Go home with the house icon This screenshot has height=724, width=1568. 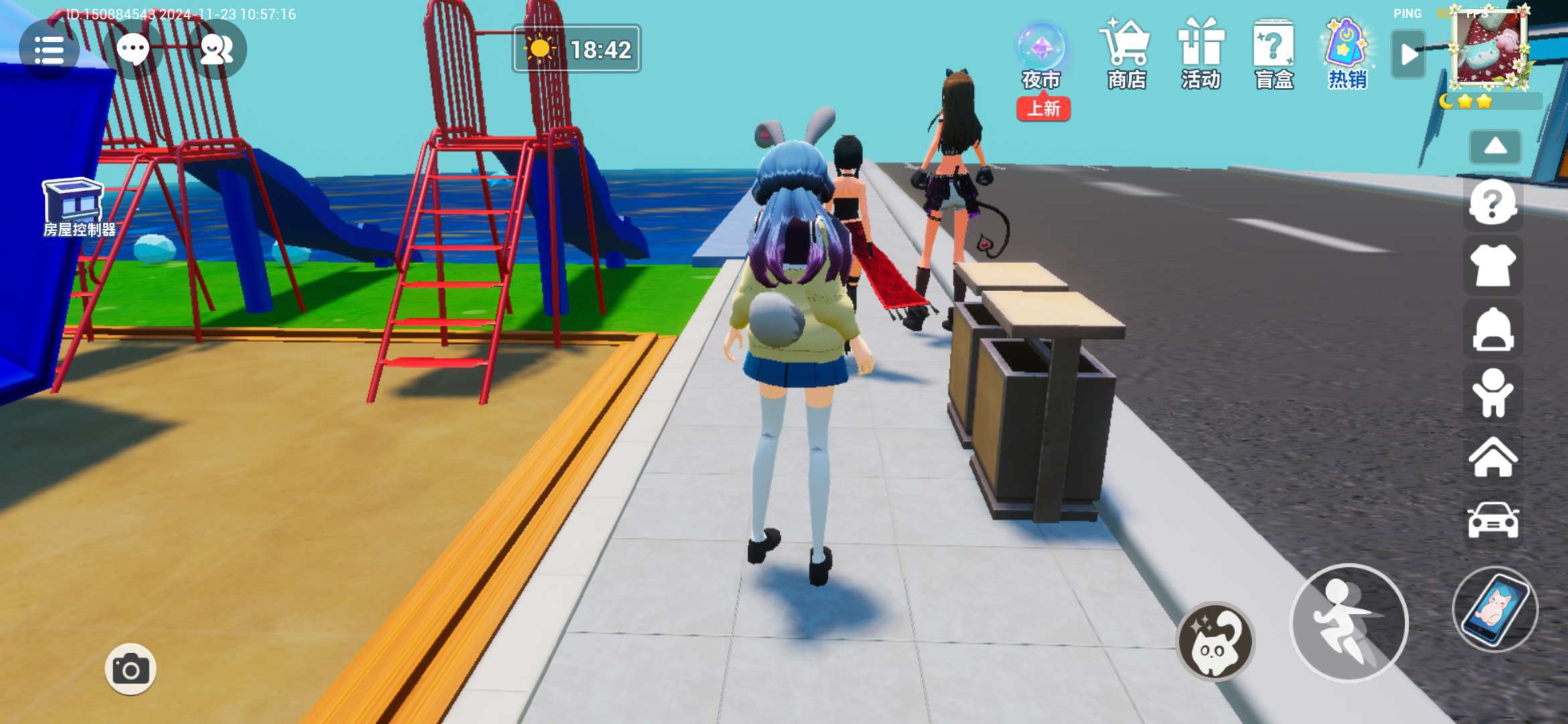coord(1492,457)
